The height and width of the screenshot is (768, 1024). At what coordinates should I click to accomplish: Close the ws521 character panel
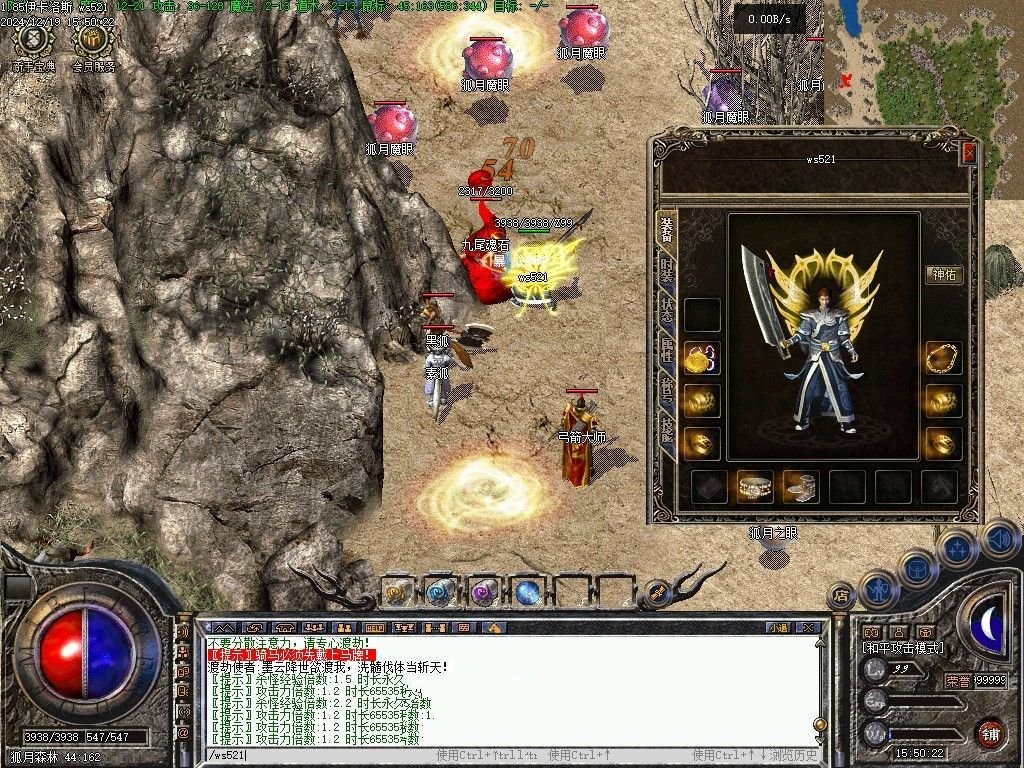[x=968, y=153]
